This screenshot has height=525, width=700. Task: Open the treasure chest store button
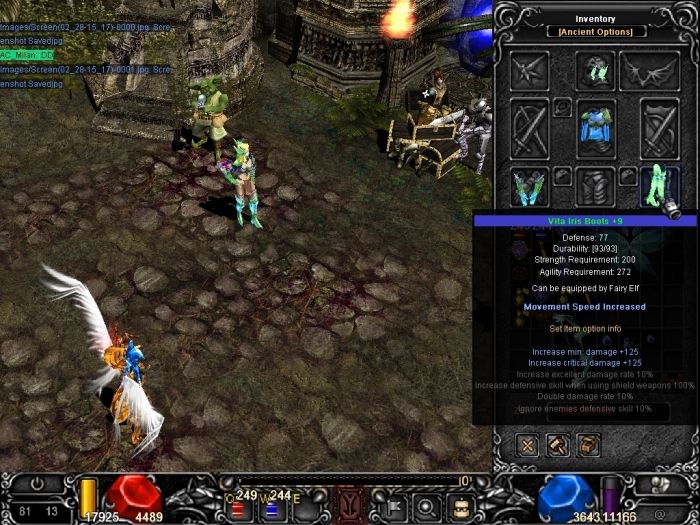(589, 445)
